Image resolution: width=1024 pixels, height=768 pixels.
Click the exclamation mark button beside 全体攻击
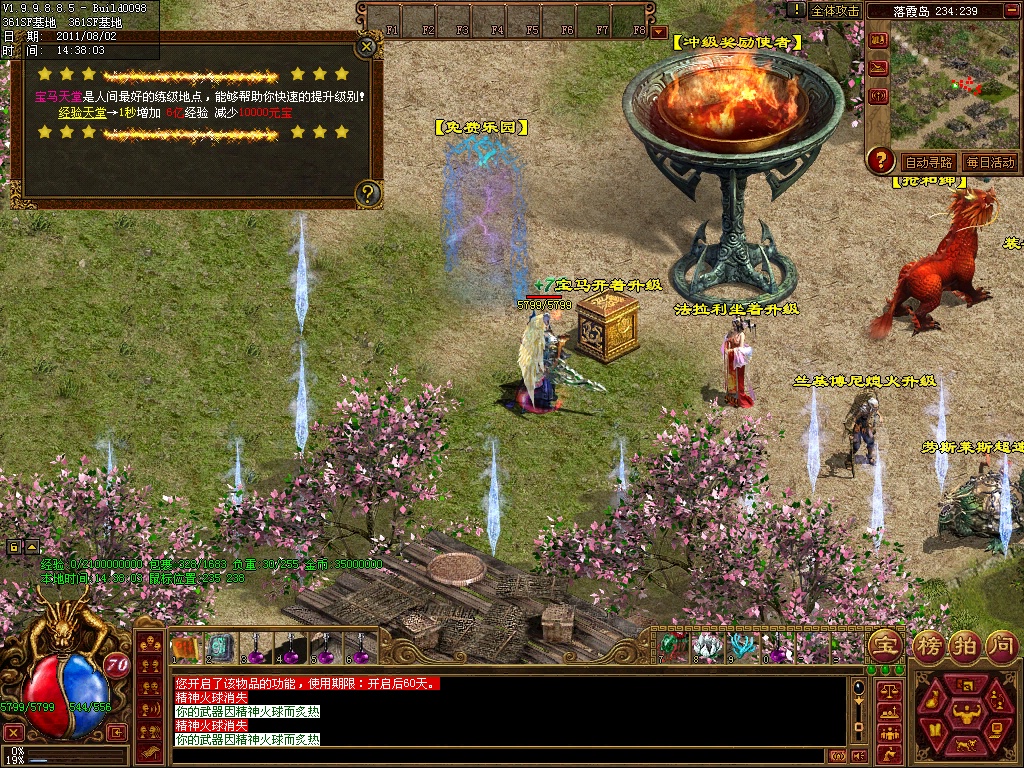(796, 10)
